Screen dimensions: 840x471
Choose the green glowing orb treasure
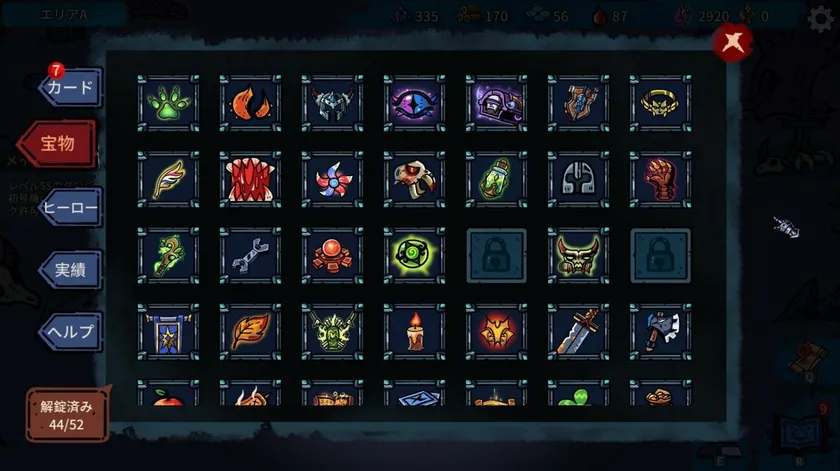coord(414,256)
